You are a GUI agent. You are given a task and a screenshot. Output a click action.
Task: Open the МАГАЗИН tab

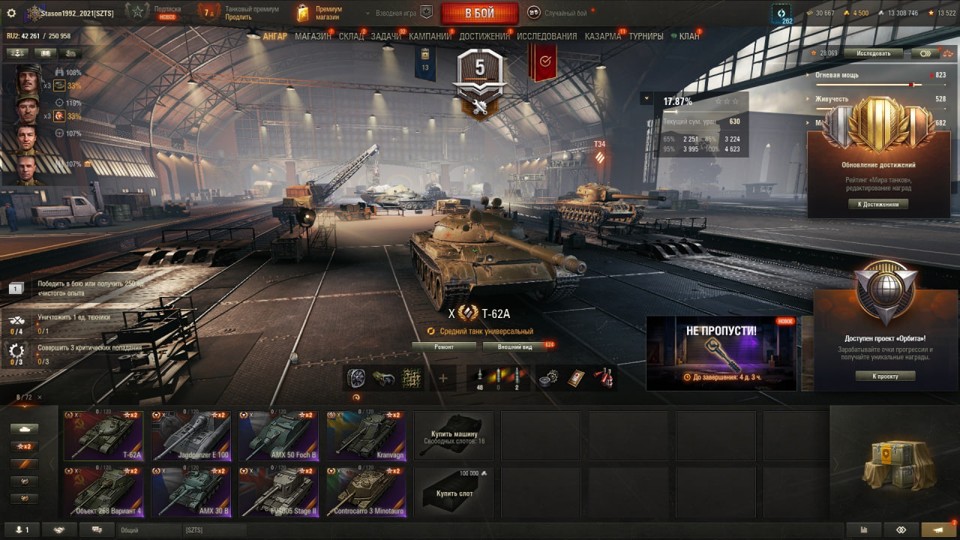(x=313, y=36)
